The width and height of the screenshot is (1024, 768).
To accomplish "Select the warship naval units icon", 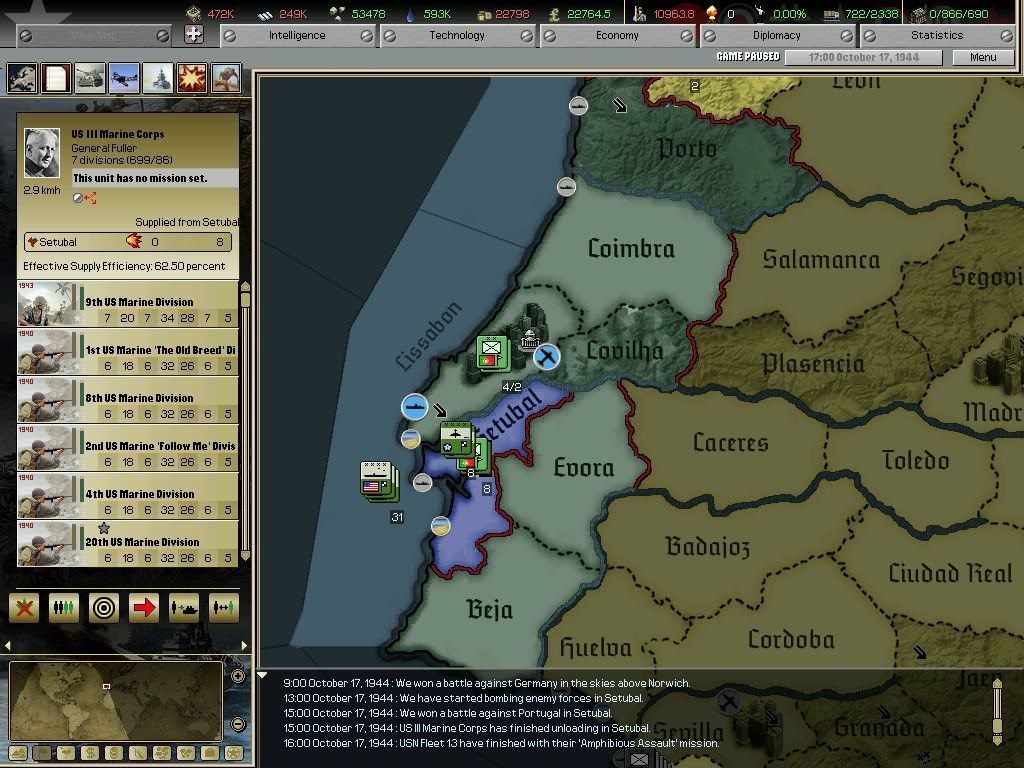I will tap(158, 78).
